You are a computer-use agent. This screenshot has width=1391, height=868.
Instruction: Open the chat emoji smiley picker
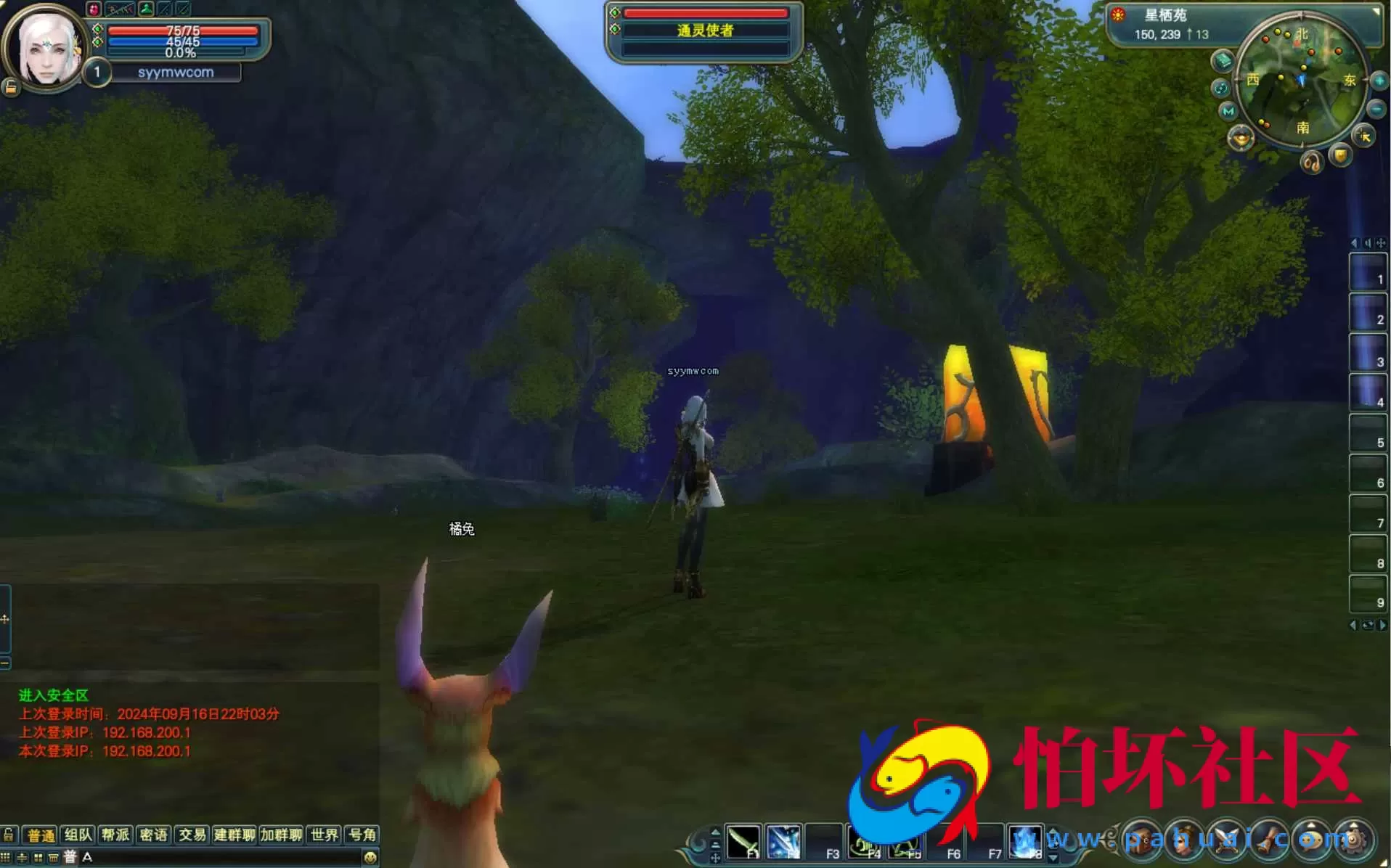click(x=370, y=857)
